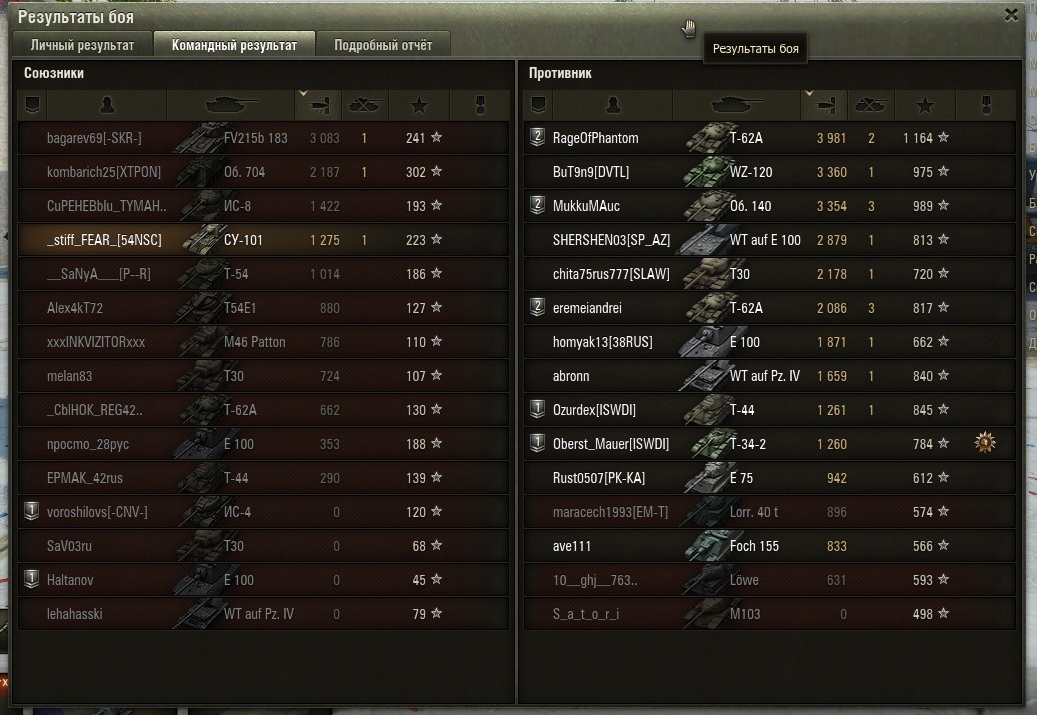Select enemy homyak13[38RUS] E 100 row

click(770, 342)
